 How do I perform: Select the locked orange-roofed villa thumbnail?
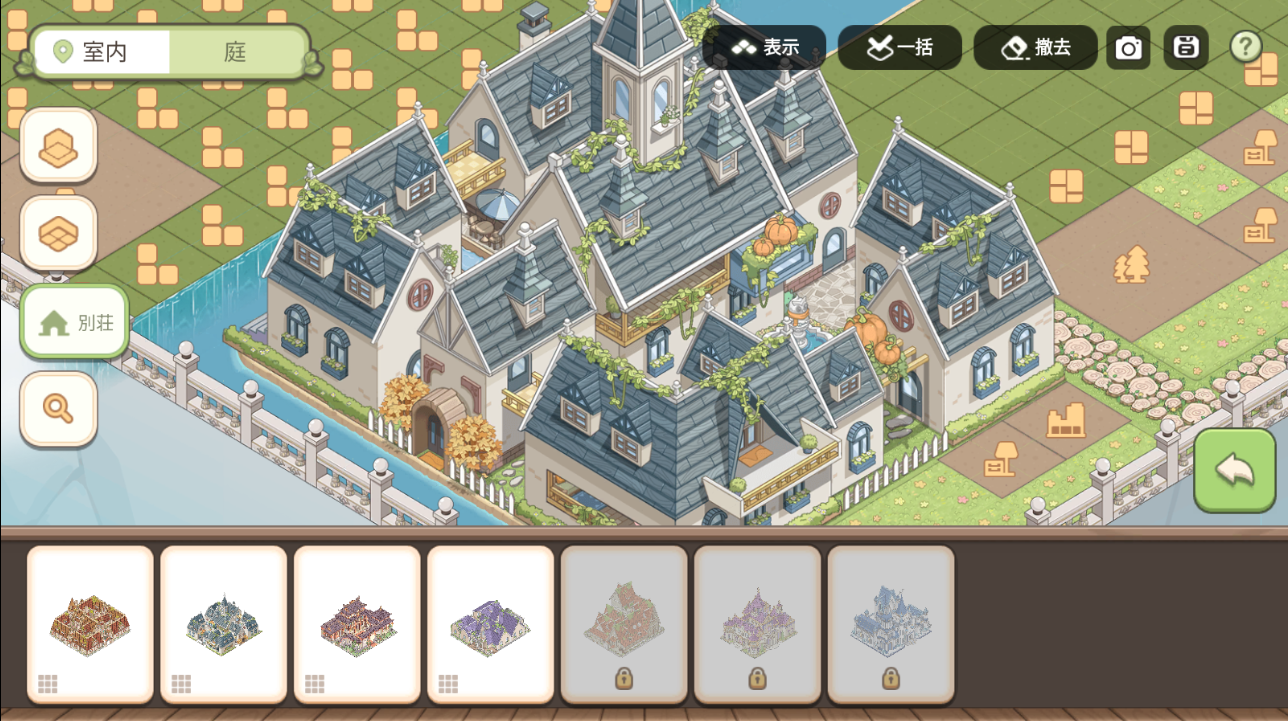tap(624, 624)
